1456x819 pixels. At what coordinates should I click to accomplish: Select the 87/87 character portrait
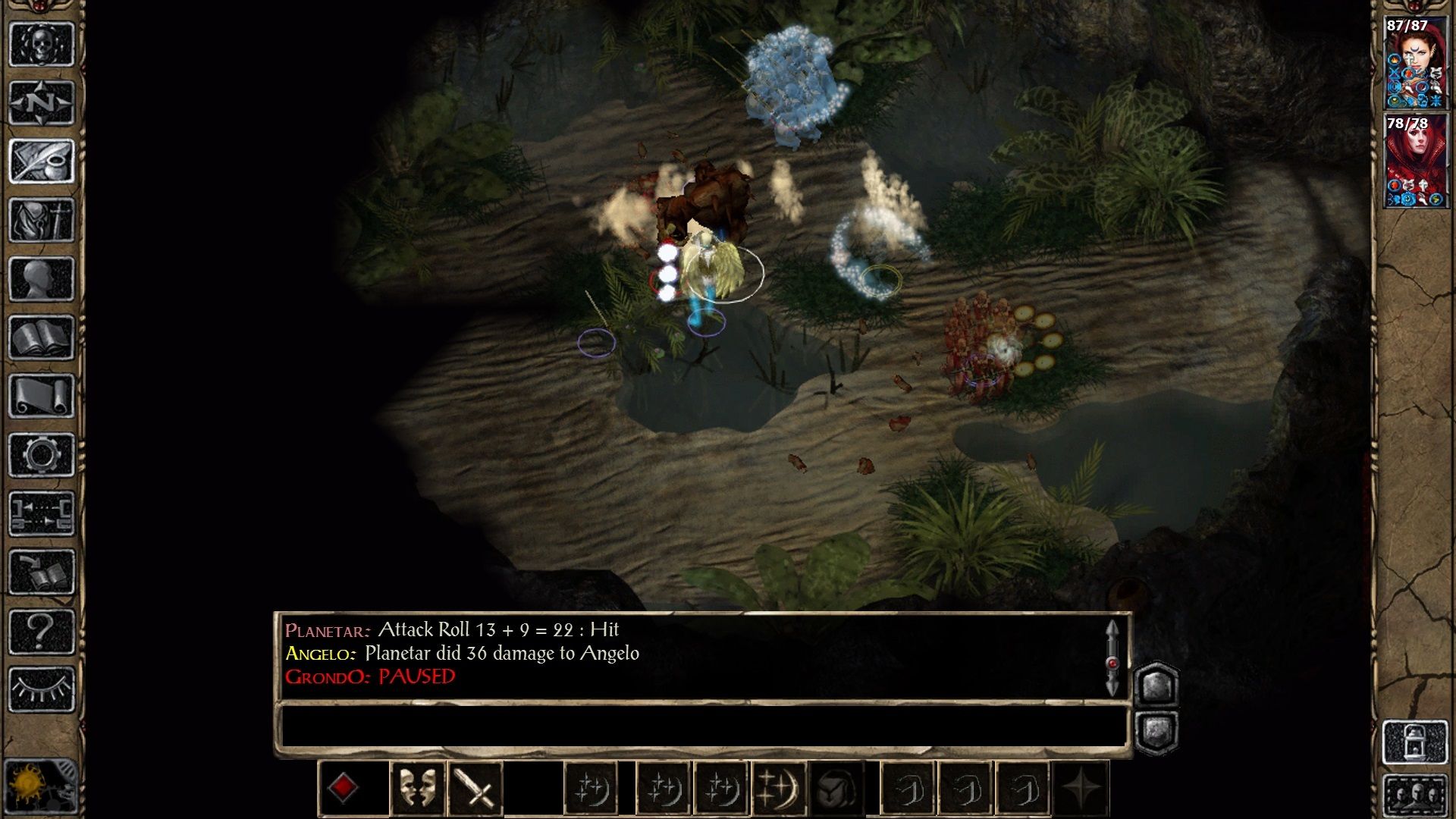coord(1416,64)
